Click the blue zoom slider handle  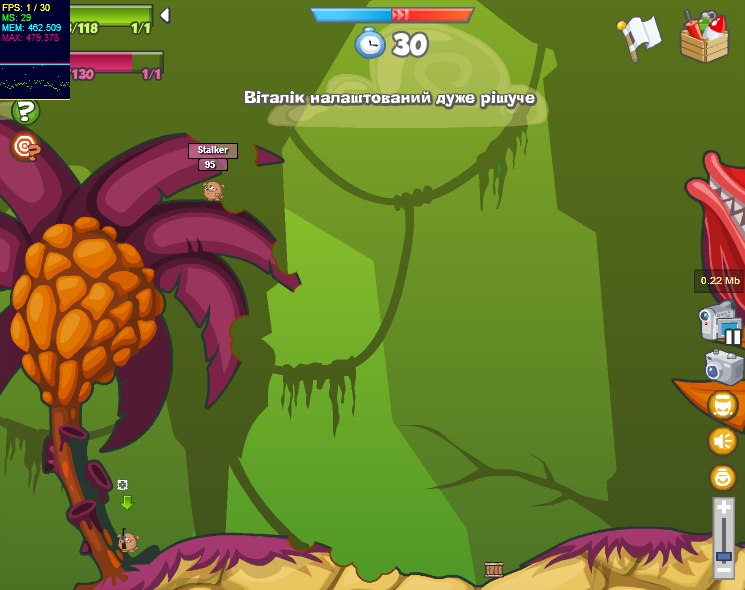click(x=724, y=555)
